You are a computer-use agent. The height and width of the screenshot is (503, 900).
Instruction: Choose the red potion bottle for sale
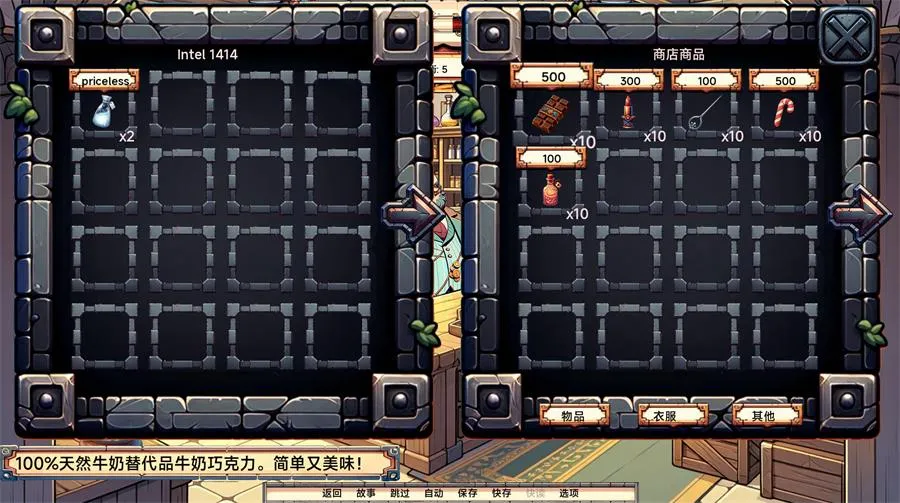point(549,188)
